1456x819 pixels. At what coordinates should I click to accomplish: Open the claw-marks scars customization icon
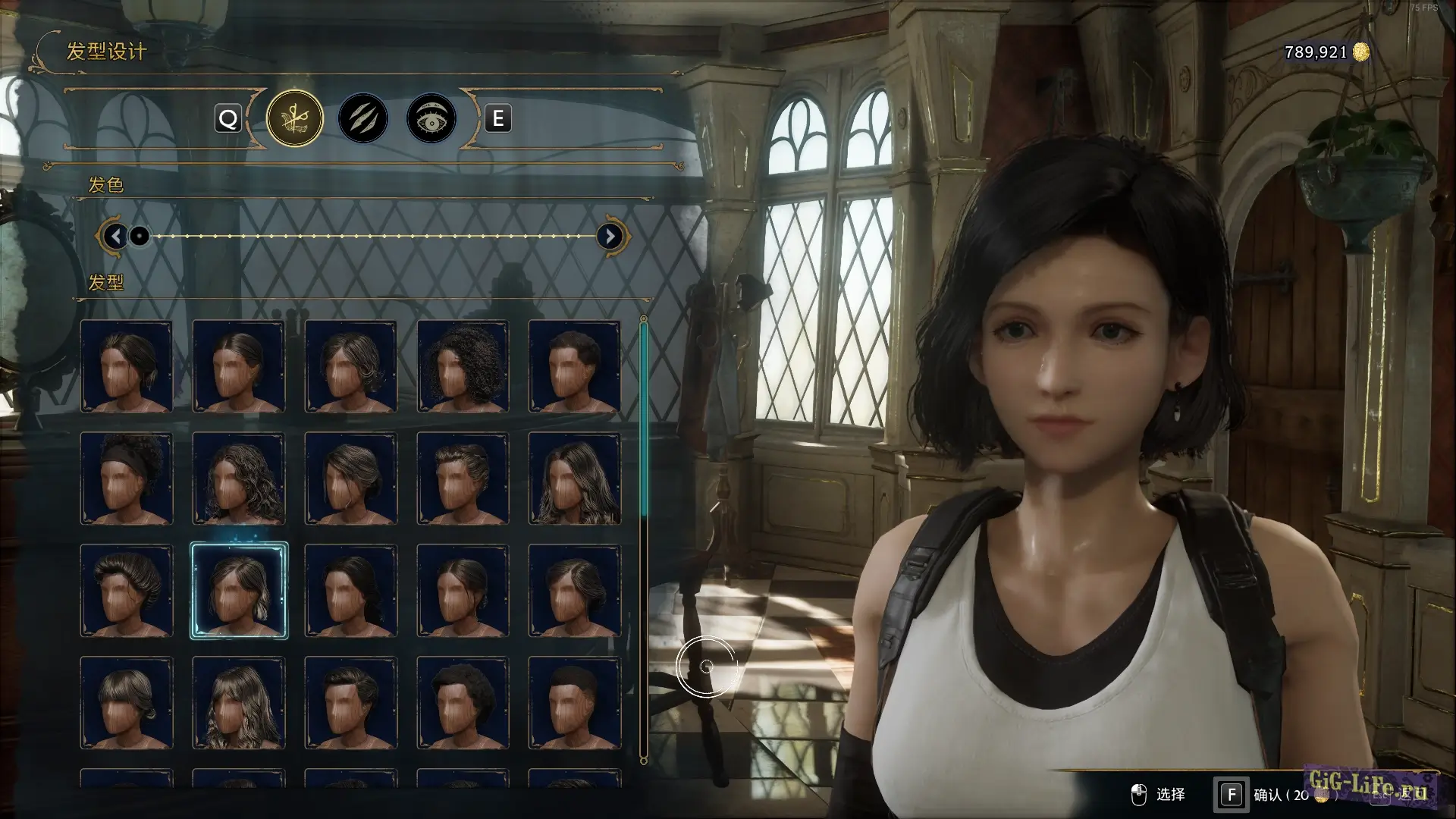coord(362,118)
